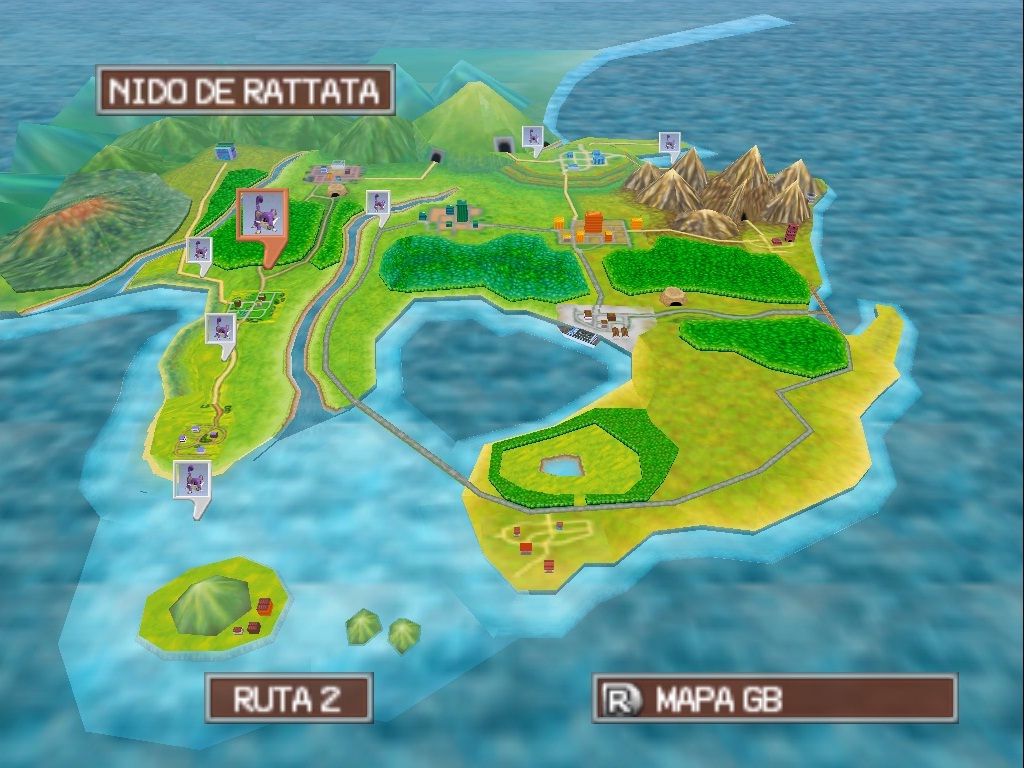The width and height of the screenshot is (1024, 768).
Task: Select the Rattata marker at the island's southern tip
Action: pos(191,479)
